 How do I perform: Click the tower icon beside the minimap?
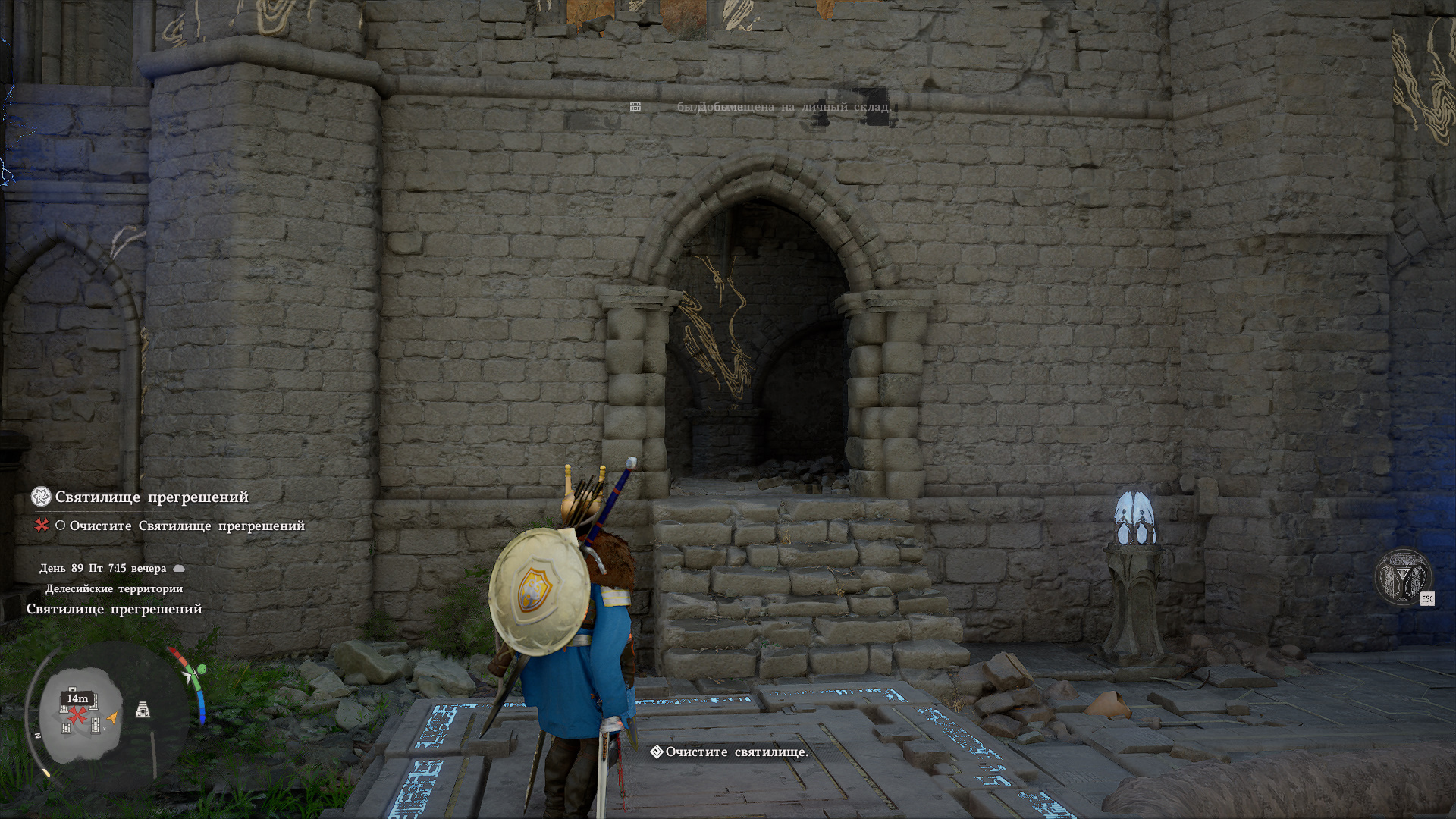tap(143, 710)
